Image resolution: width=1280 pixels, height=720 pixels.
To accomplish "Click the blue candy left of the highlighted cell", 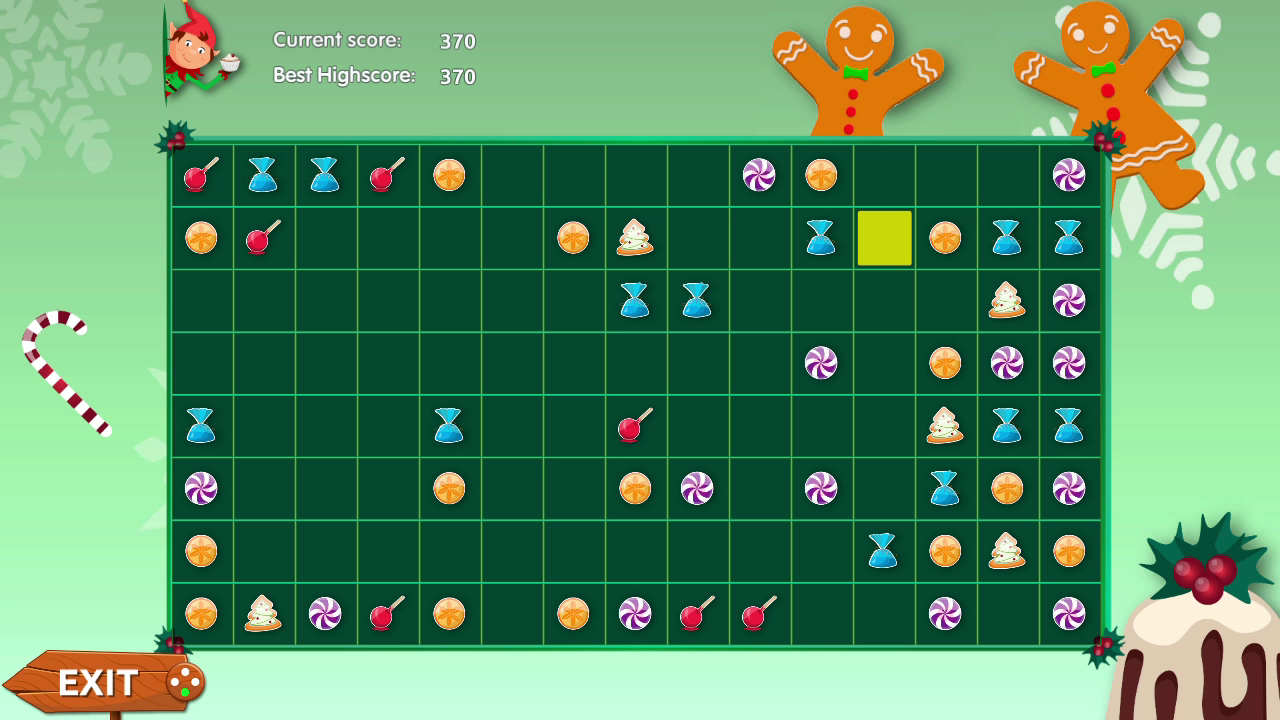I will pyautogui.click(x=820, y=238).
